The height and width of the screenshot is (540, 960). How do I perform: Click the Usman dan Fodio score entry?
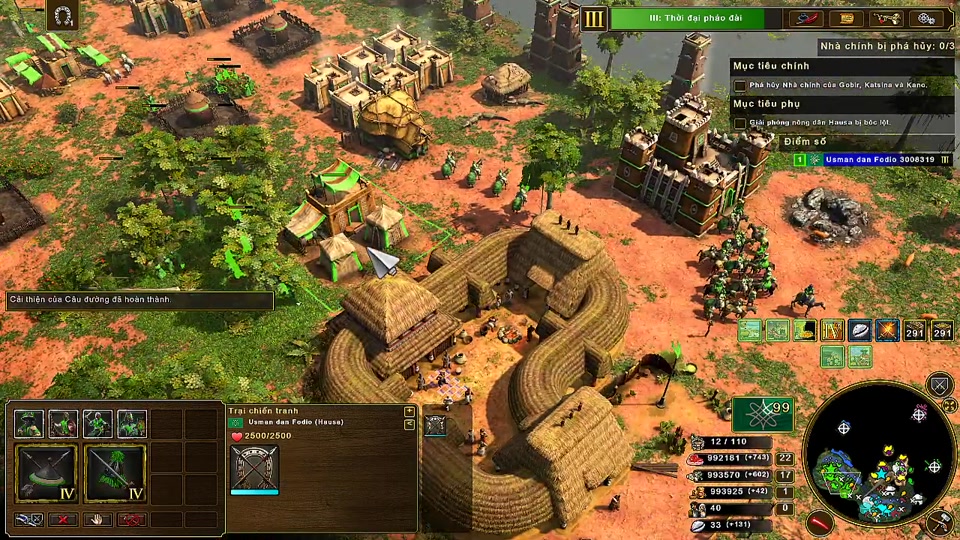pyautogui.click(x=864, y=159)
